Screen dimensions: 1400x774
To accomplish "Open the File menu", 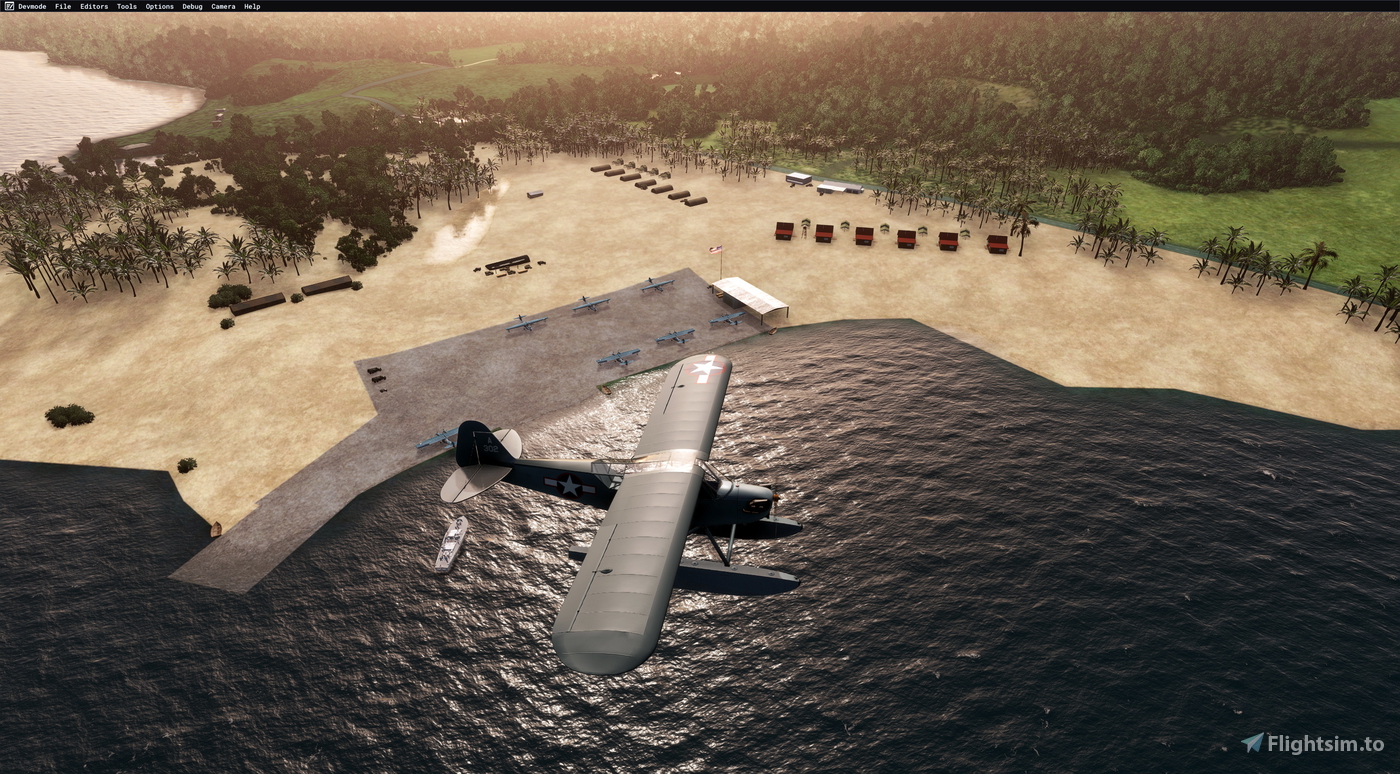I will click(x=62, y=5).
